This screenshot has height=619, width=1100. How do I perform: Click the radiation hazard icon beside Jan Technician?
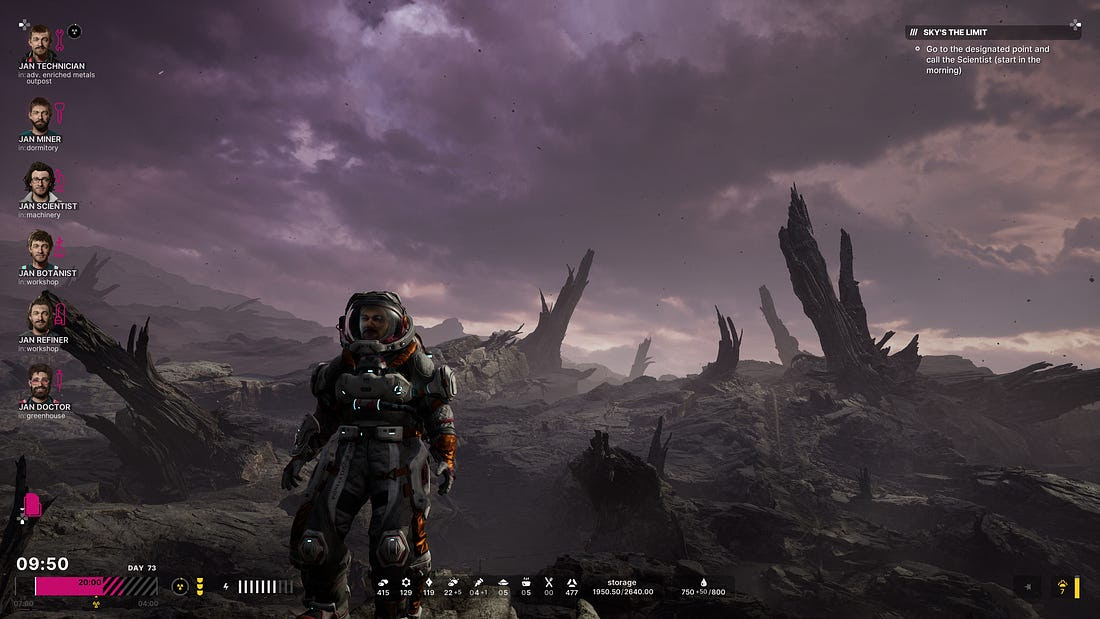[74, 31]
